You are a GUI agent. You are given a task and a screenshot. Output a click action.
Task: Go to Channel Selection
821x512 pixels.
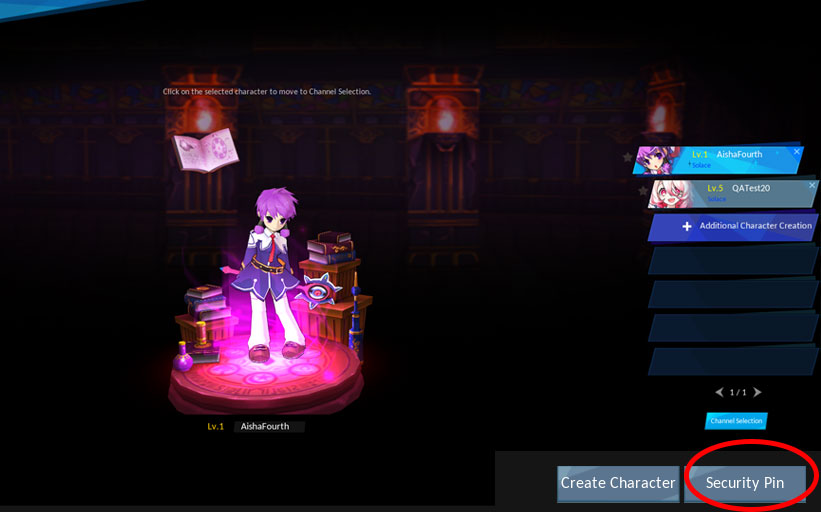tap(736, 421)
